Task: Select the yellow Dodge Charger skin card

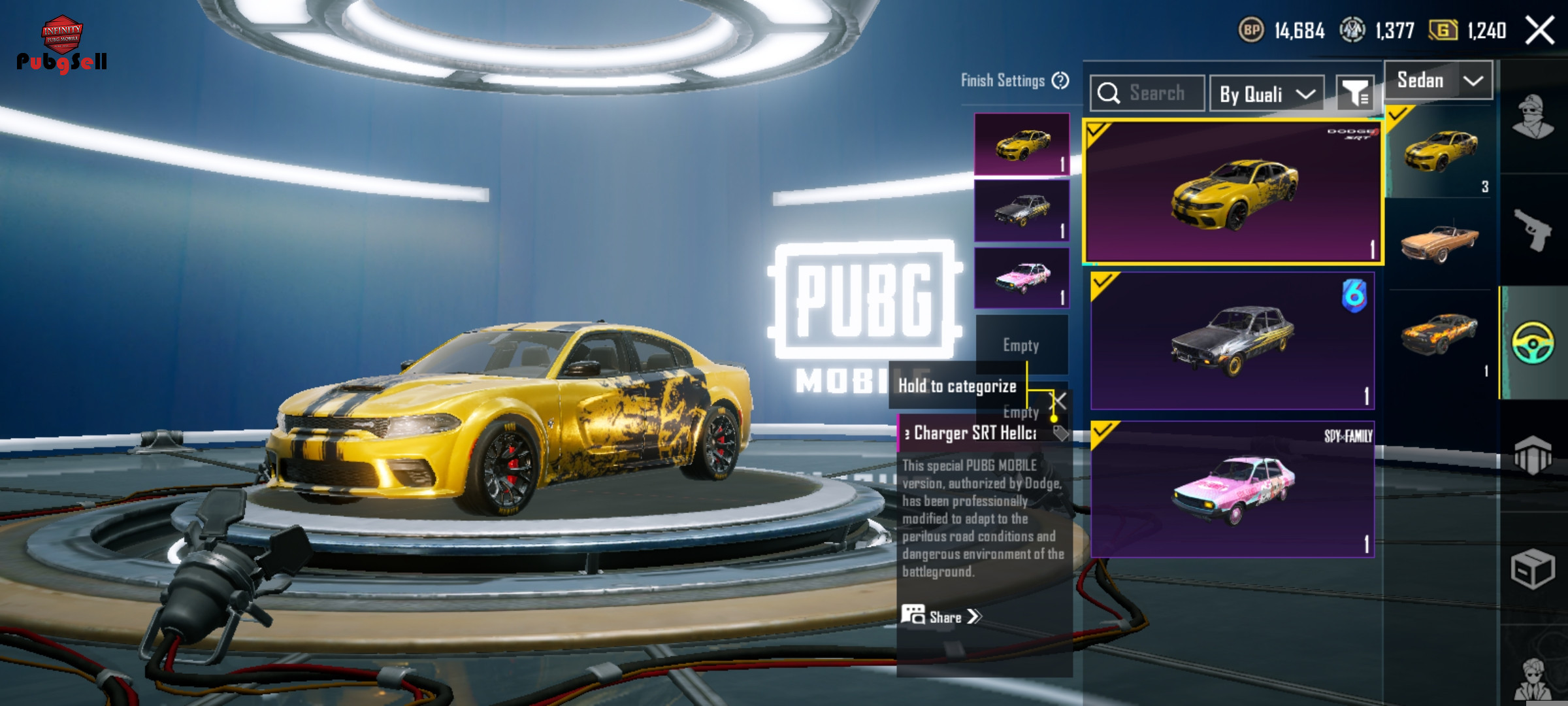Action: pos(1232,192)
